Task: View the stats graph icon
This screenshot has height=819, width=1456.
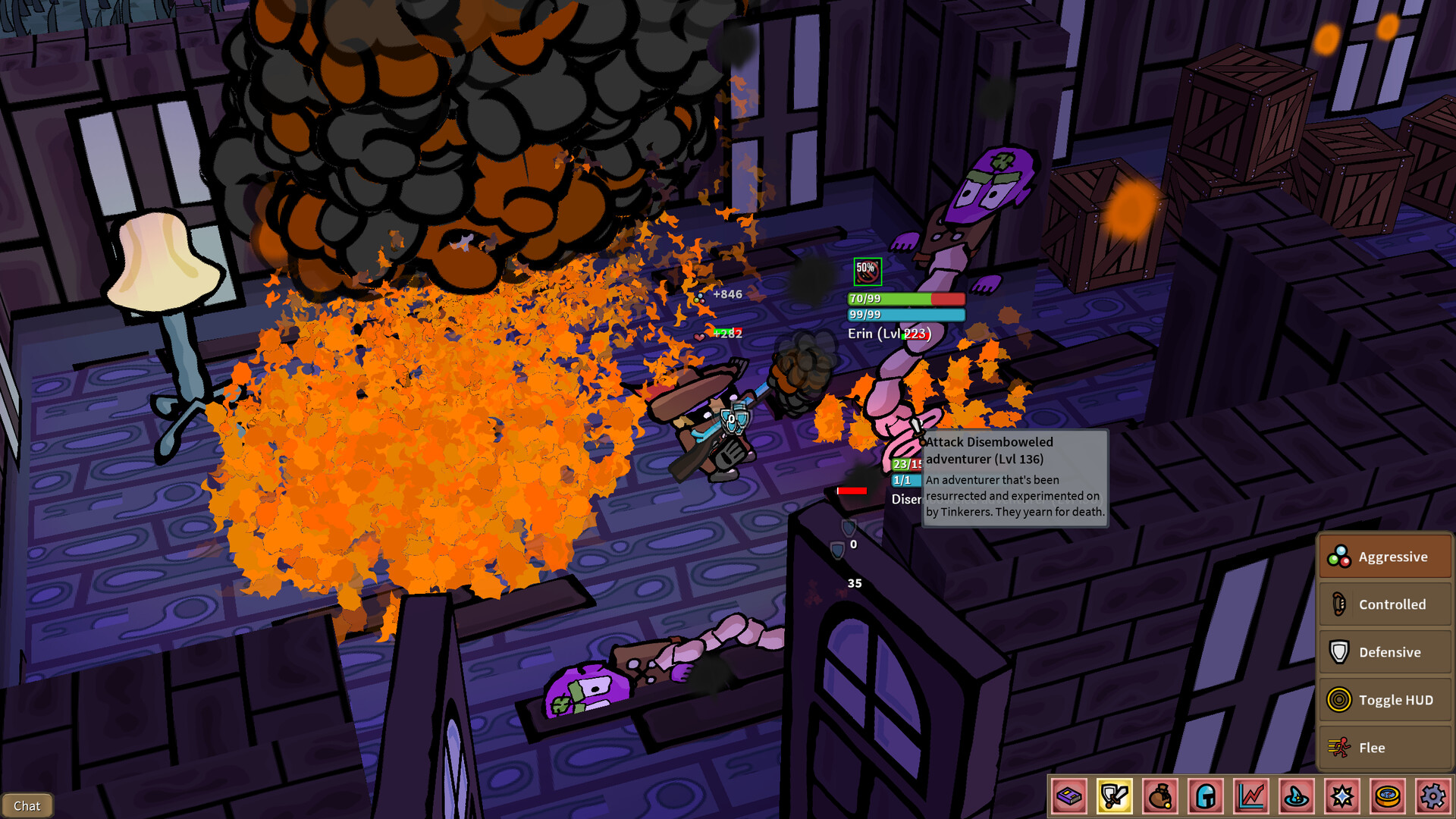Action: (x=1250, y=798)
